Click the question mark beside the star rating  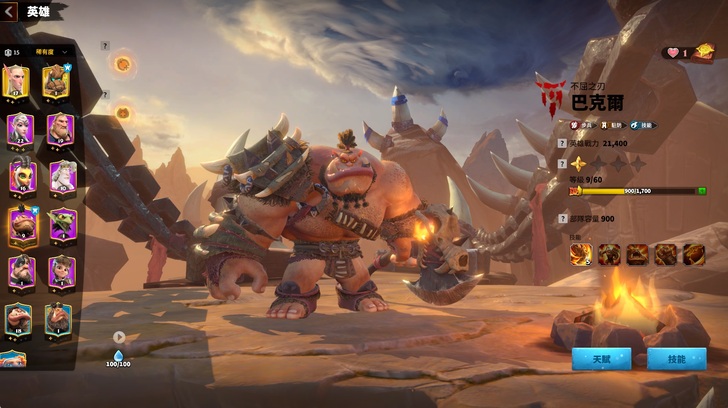click(x=562, y=162)
